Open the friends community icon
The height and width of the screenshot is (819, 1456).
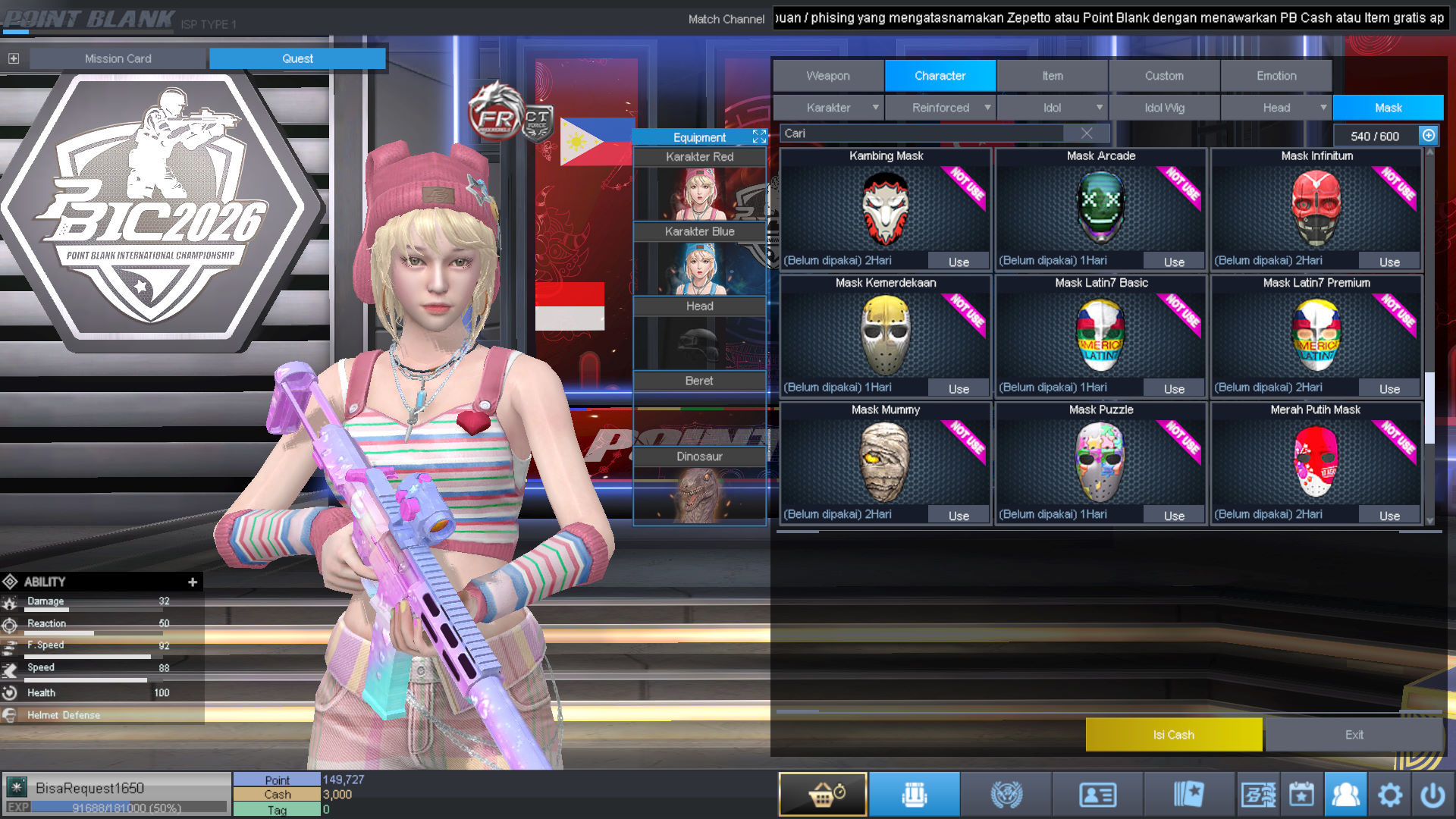point(1346,793)
